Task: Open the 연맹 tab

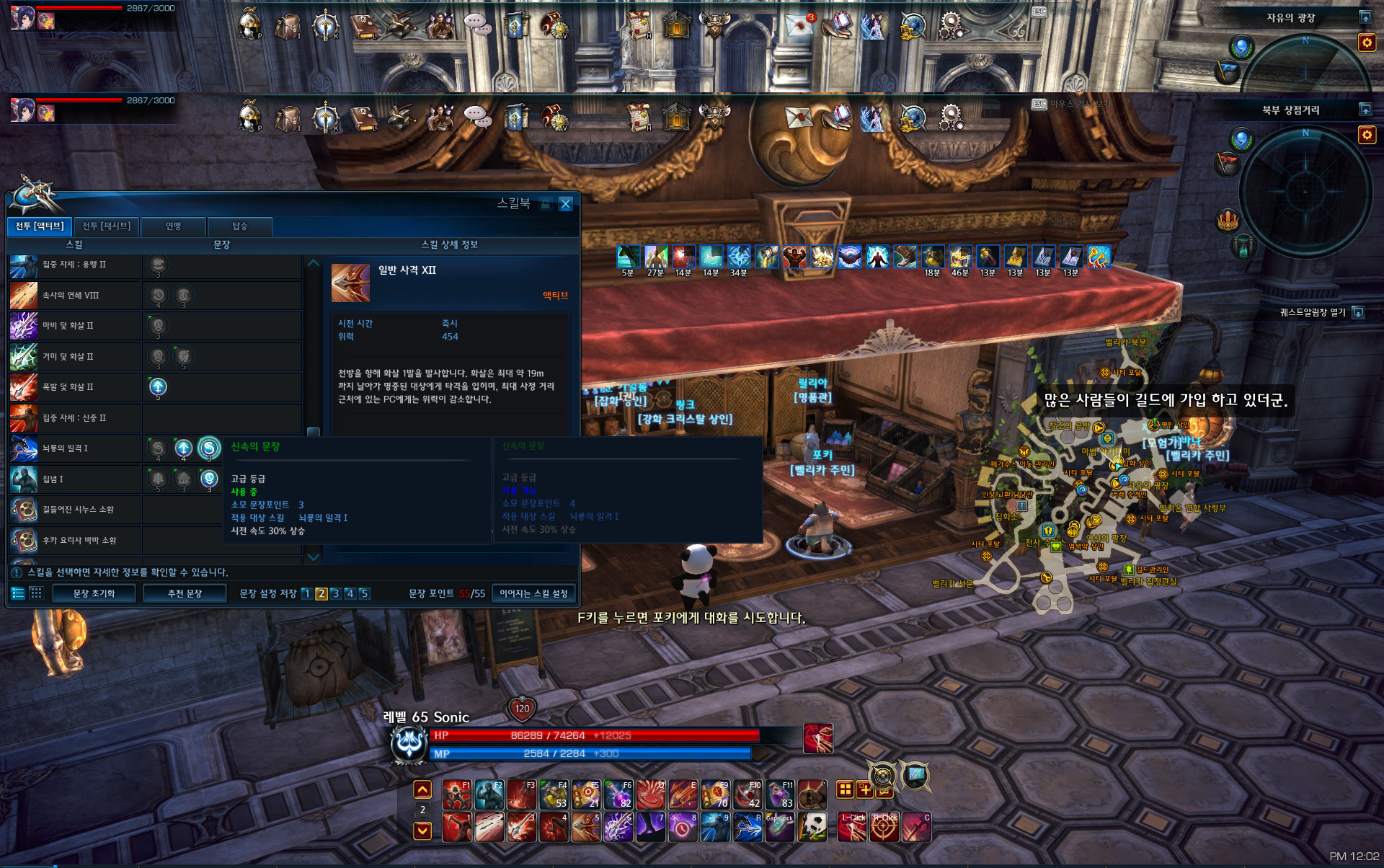Action: click(x=173, y=226)
